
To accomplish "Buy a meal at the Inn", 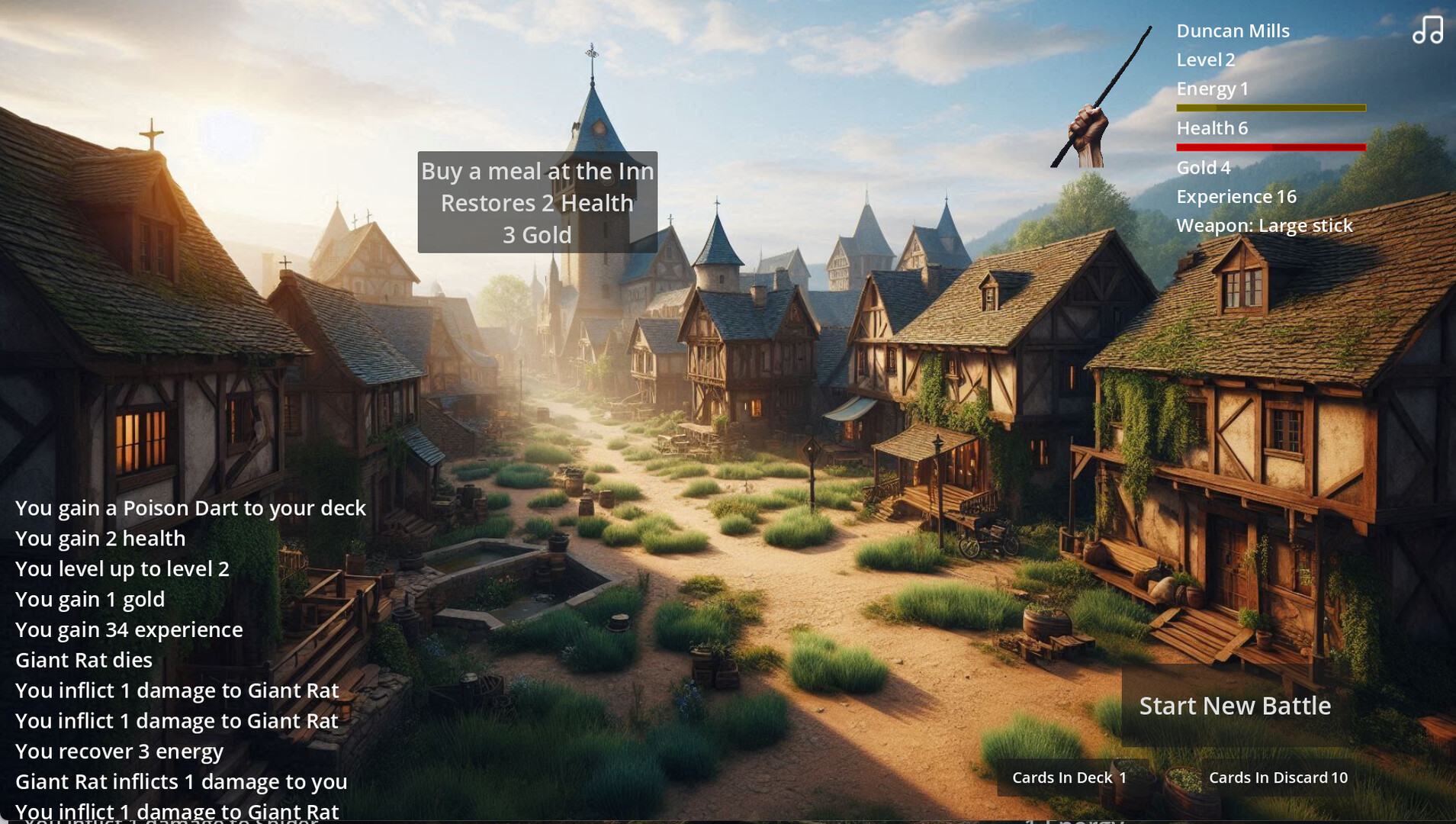I will pos(537,202).
